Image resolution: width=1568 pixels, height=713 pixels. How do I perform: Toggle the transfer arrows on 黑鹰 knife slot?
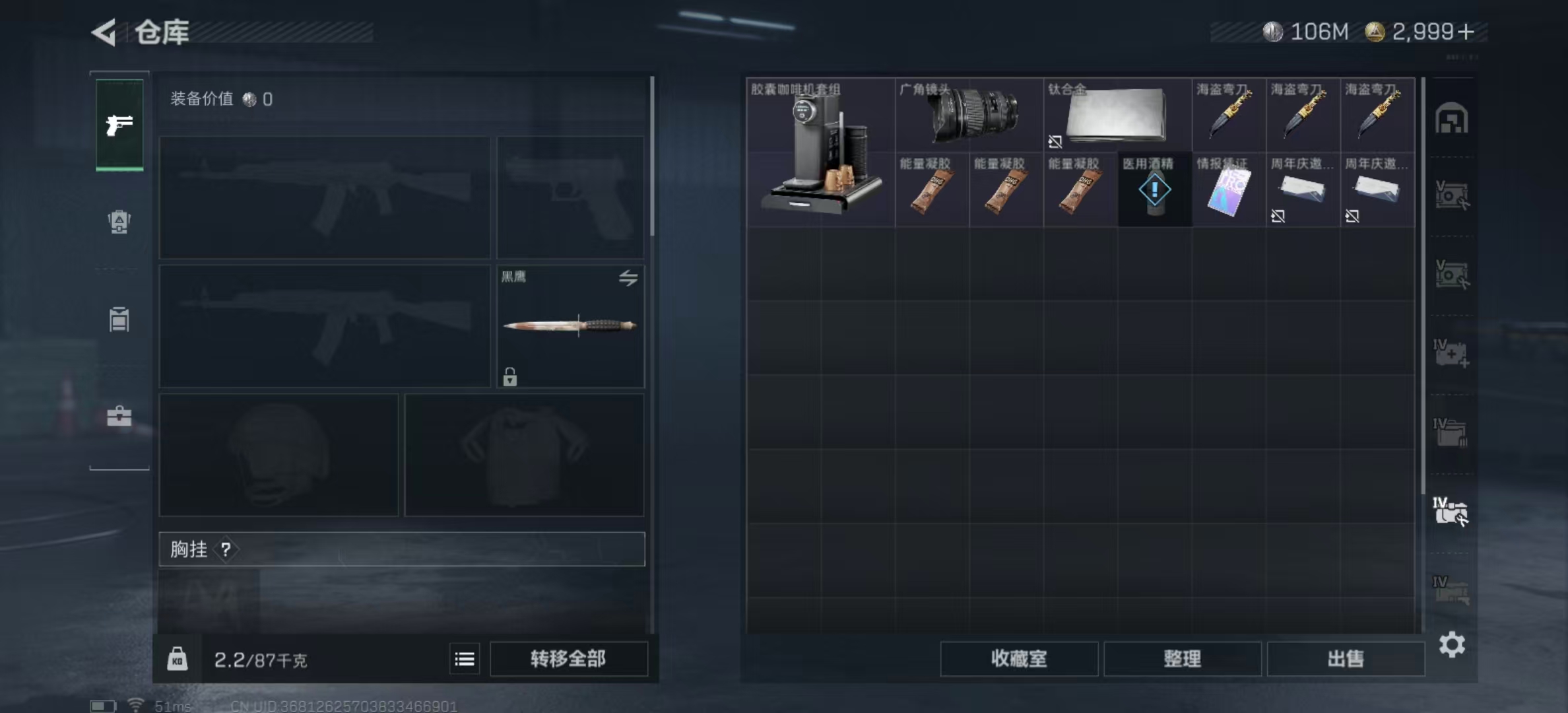click(628, 279)
